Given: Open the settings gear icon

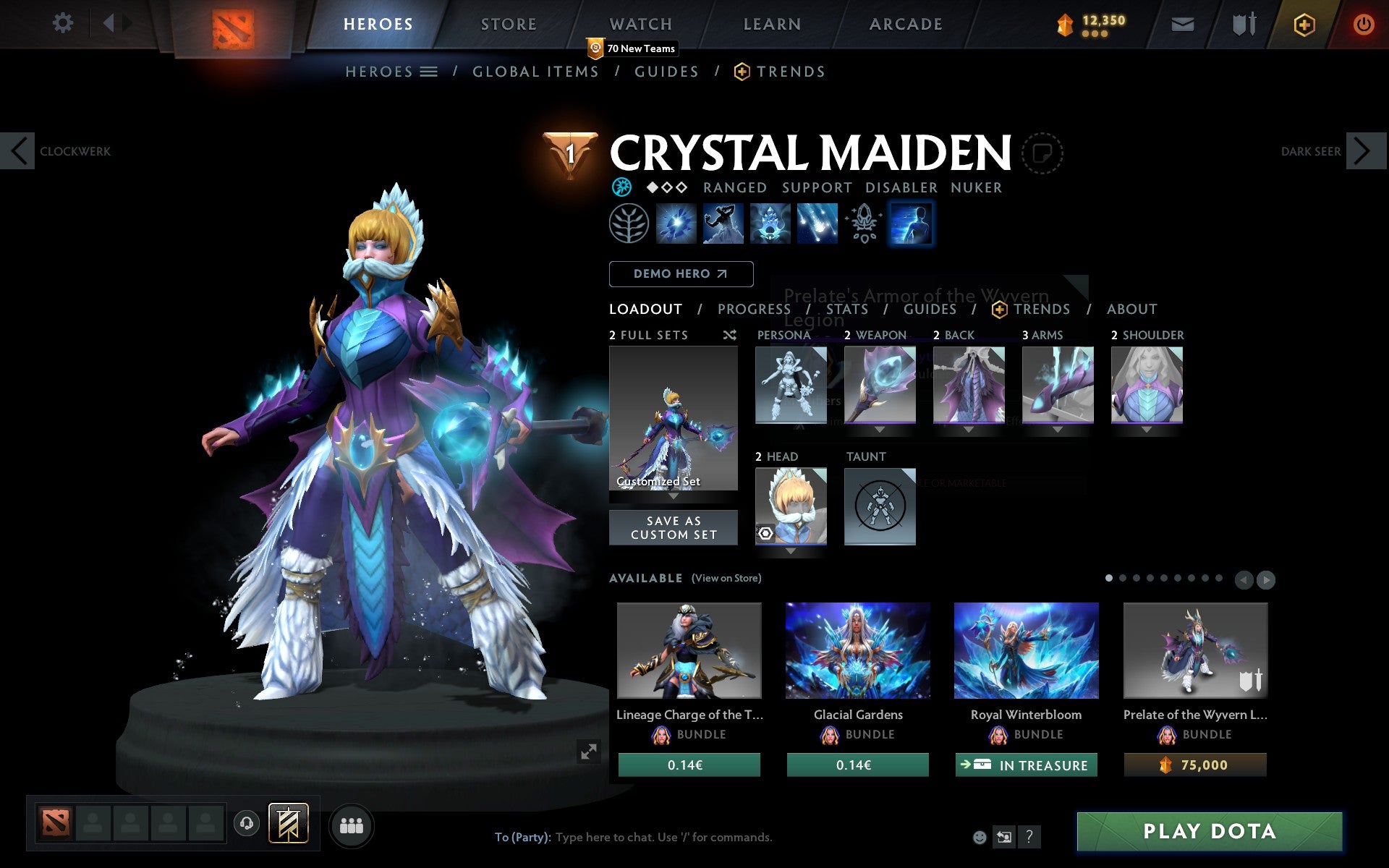Looking at the screenshot, I should click(64, 23).
